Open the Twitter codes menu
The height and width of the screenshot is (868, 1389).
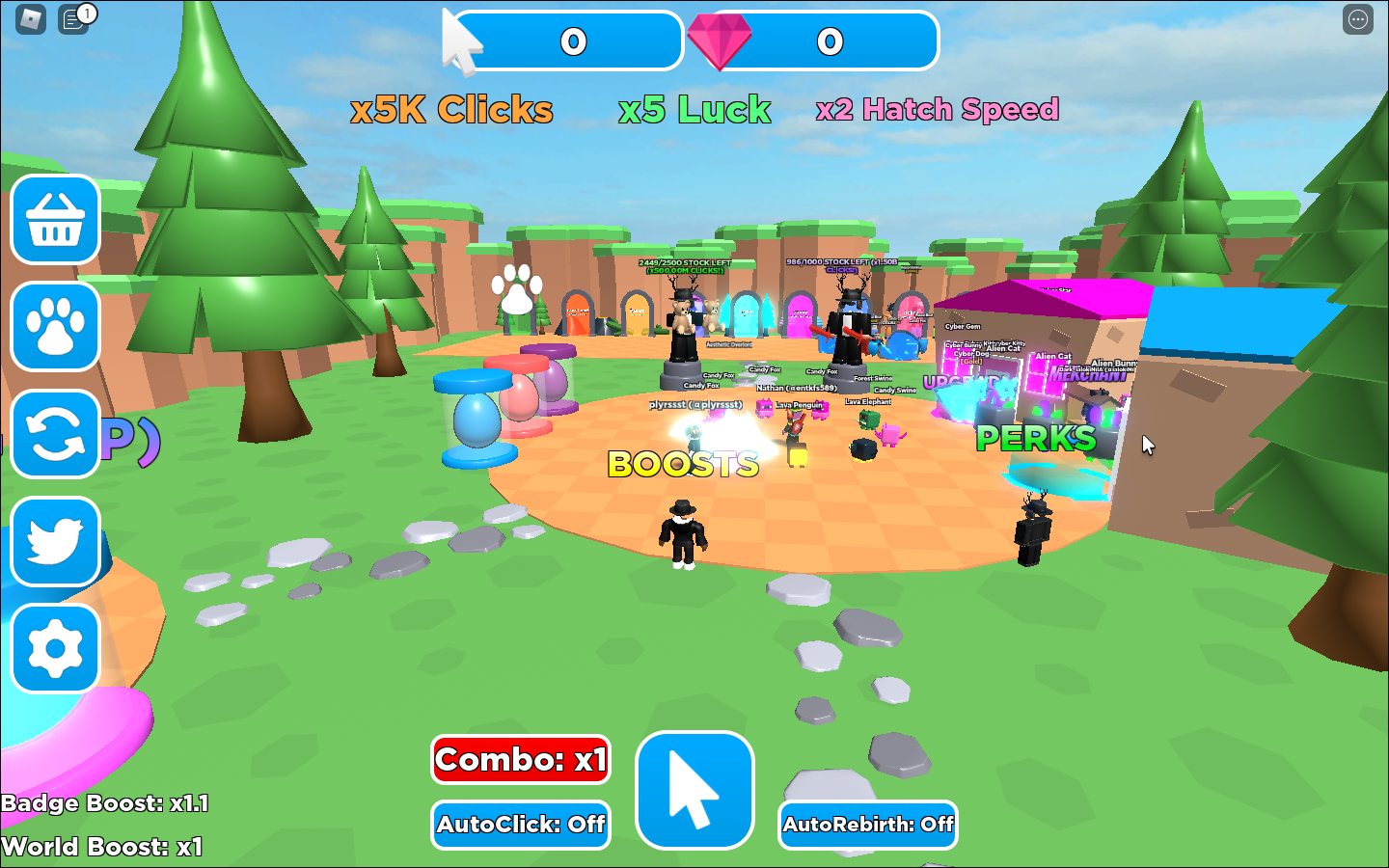(x=56, y=541)
